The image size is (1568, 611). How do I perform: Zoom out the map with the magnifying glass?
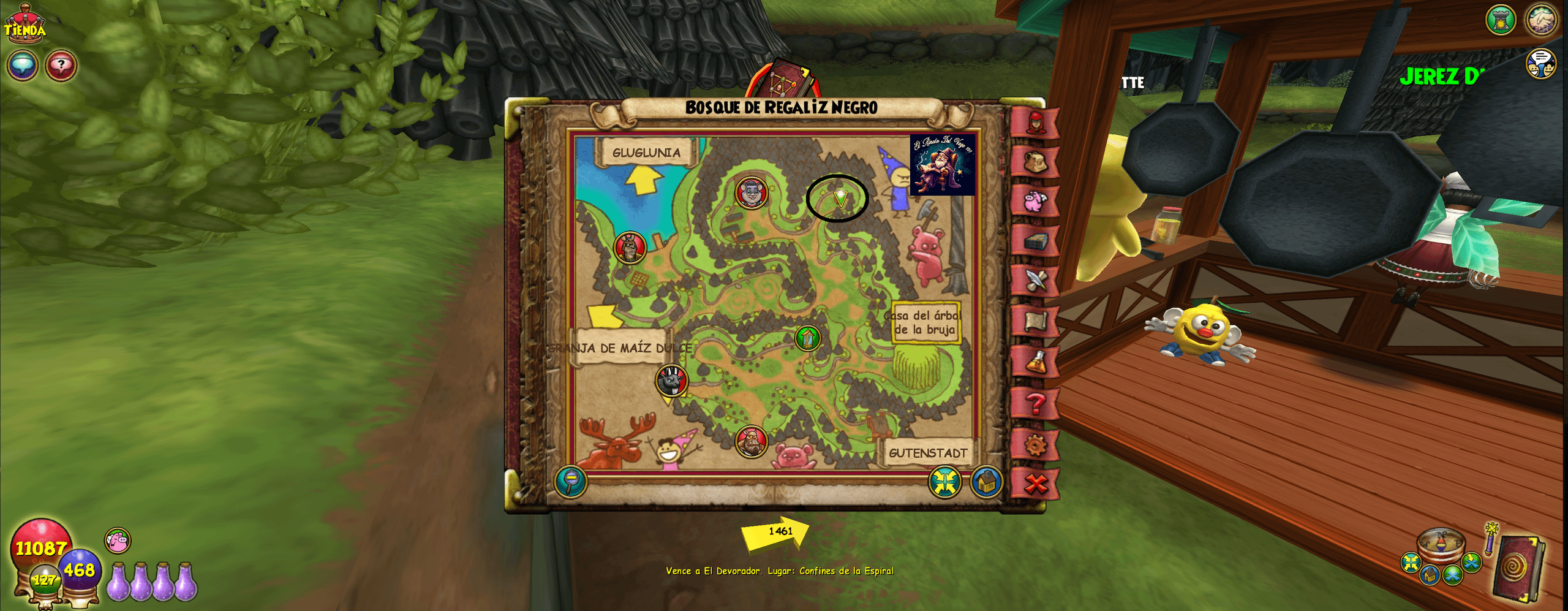(x=571, y=481)
